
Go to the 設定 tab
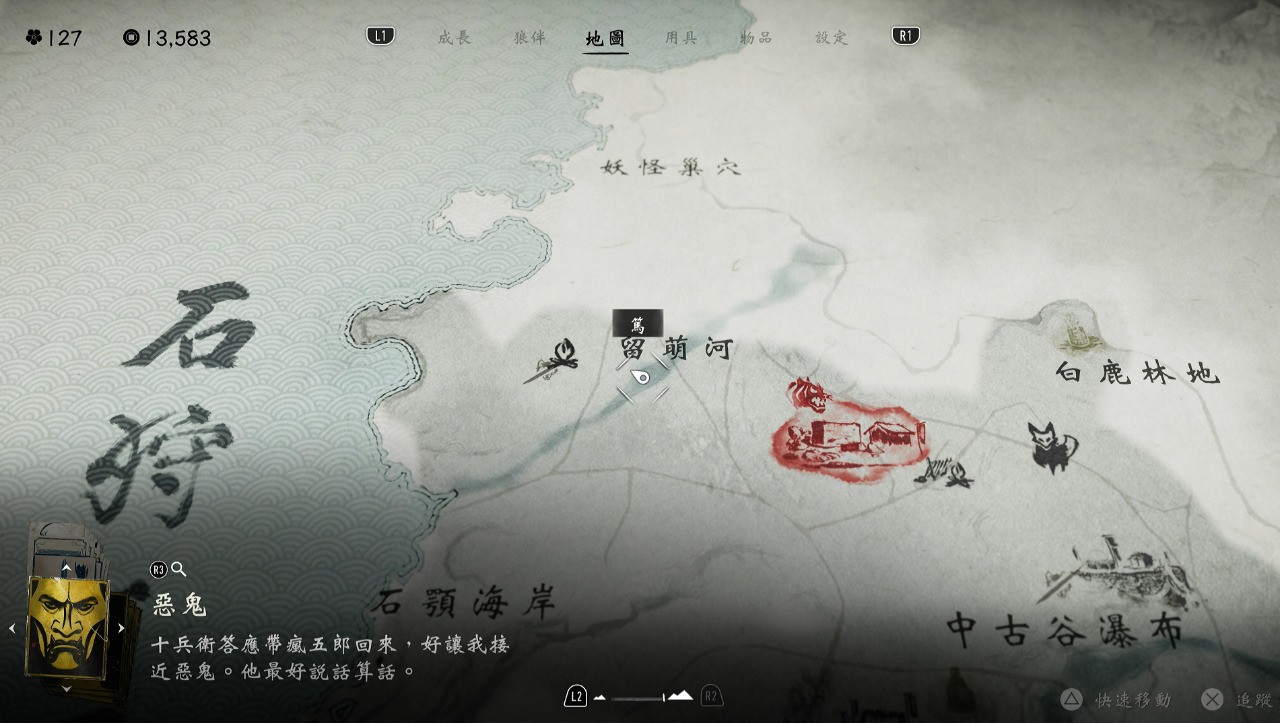(x=831, y=38)
